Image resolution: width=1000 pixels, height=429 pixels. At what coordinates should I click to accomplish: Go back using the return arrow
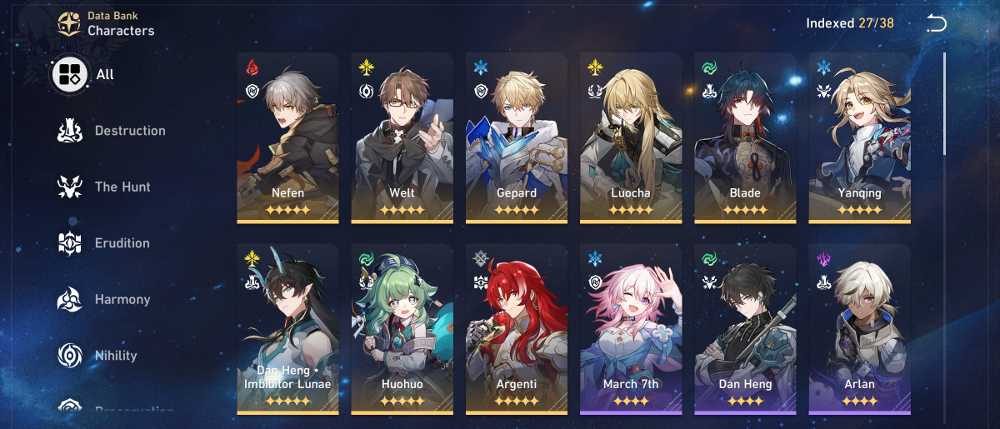[936, 24]
